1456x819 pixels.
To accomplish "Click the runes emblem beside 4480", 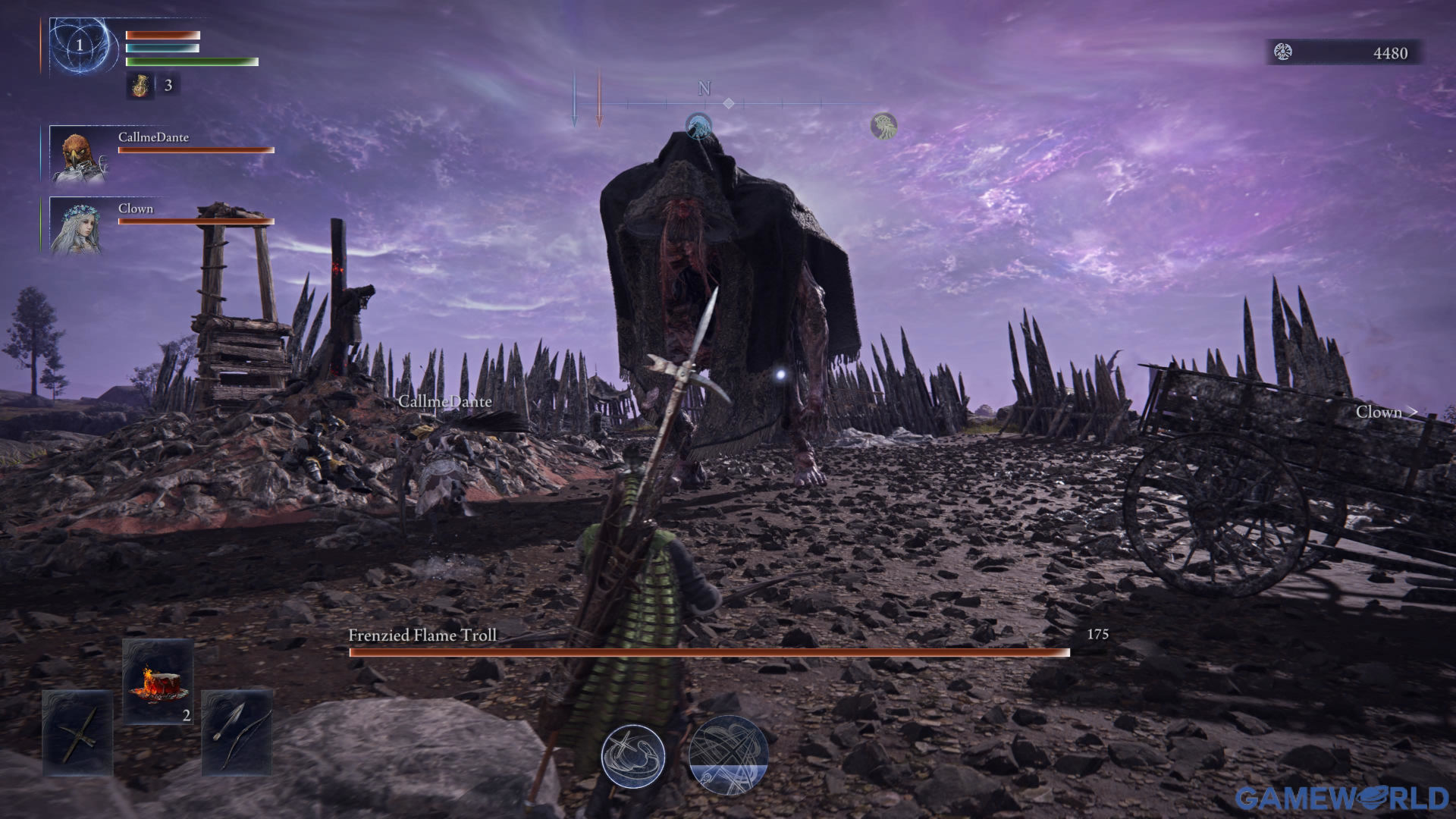I will (x=1283, y=52).
